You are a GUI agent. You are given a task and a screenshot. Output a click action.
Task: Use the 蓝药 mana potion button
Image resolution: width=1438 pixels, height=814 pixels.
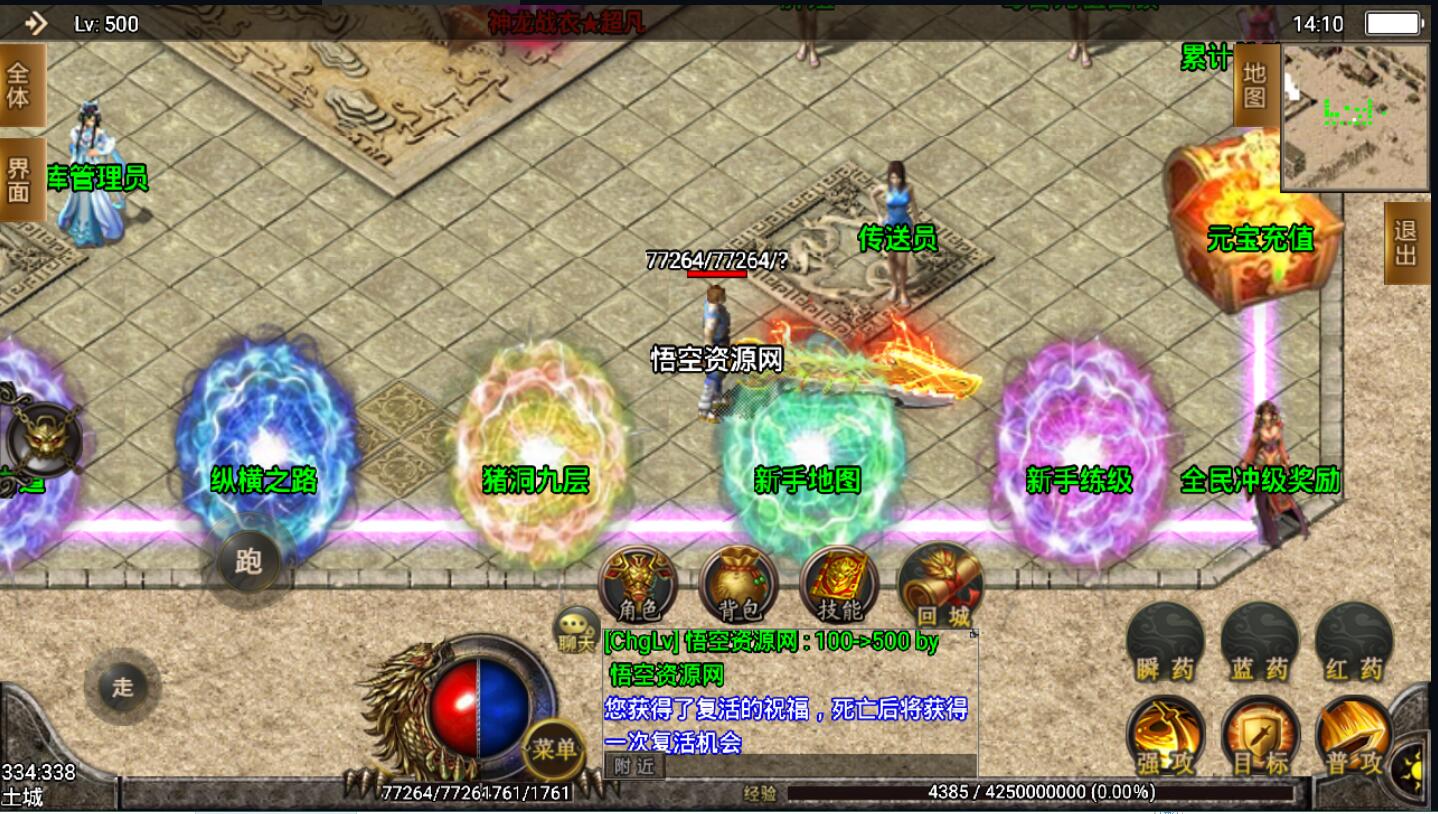(x=1260, y=642)
